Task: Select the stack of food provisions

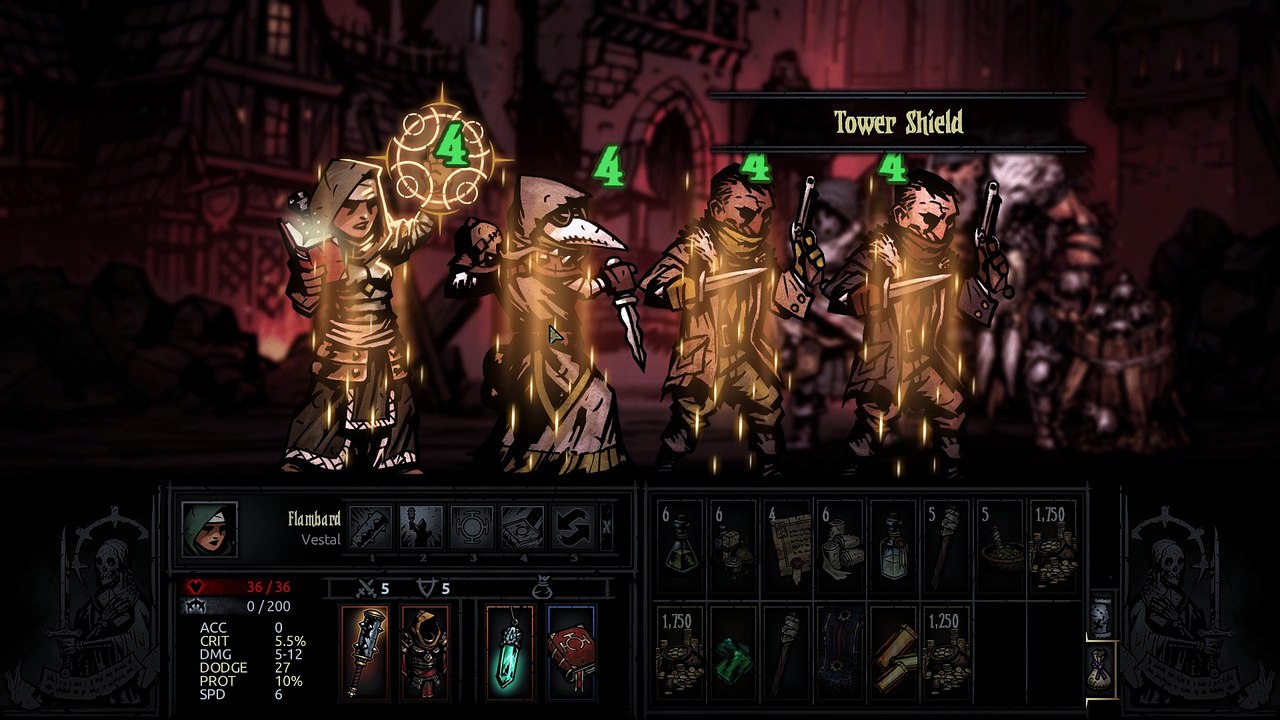Action: [733, 546]
